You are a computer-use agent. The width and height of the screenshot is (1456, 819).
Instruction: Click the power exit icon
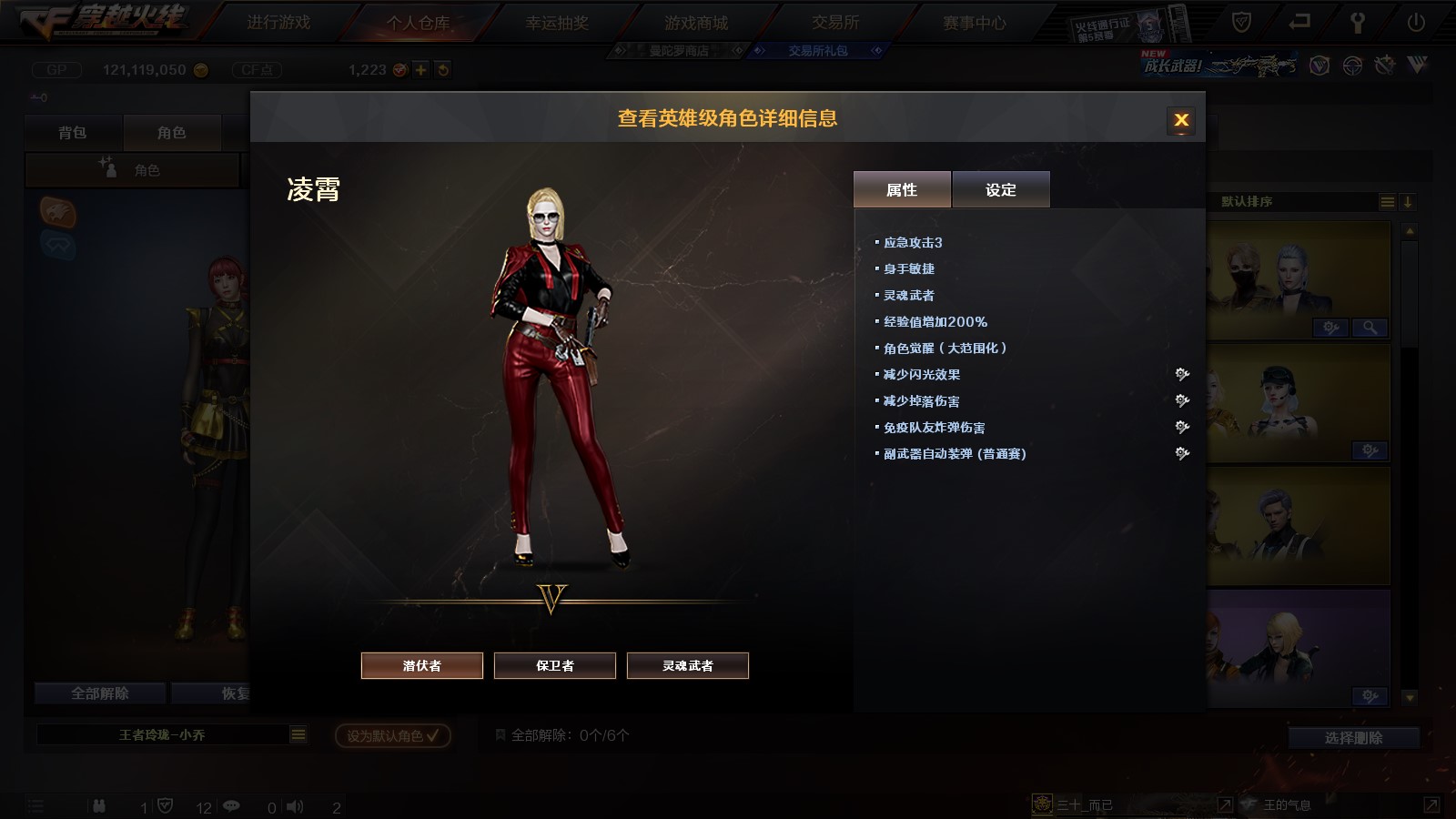click(x=1416, y=23)
